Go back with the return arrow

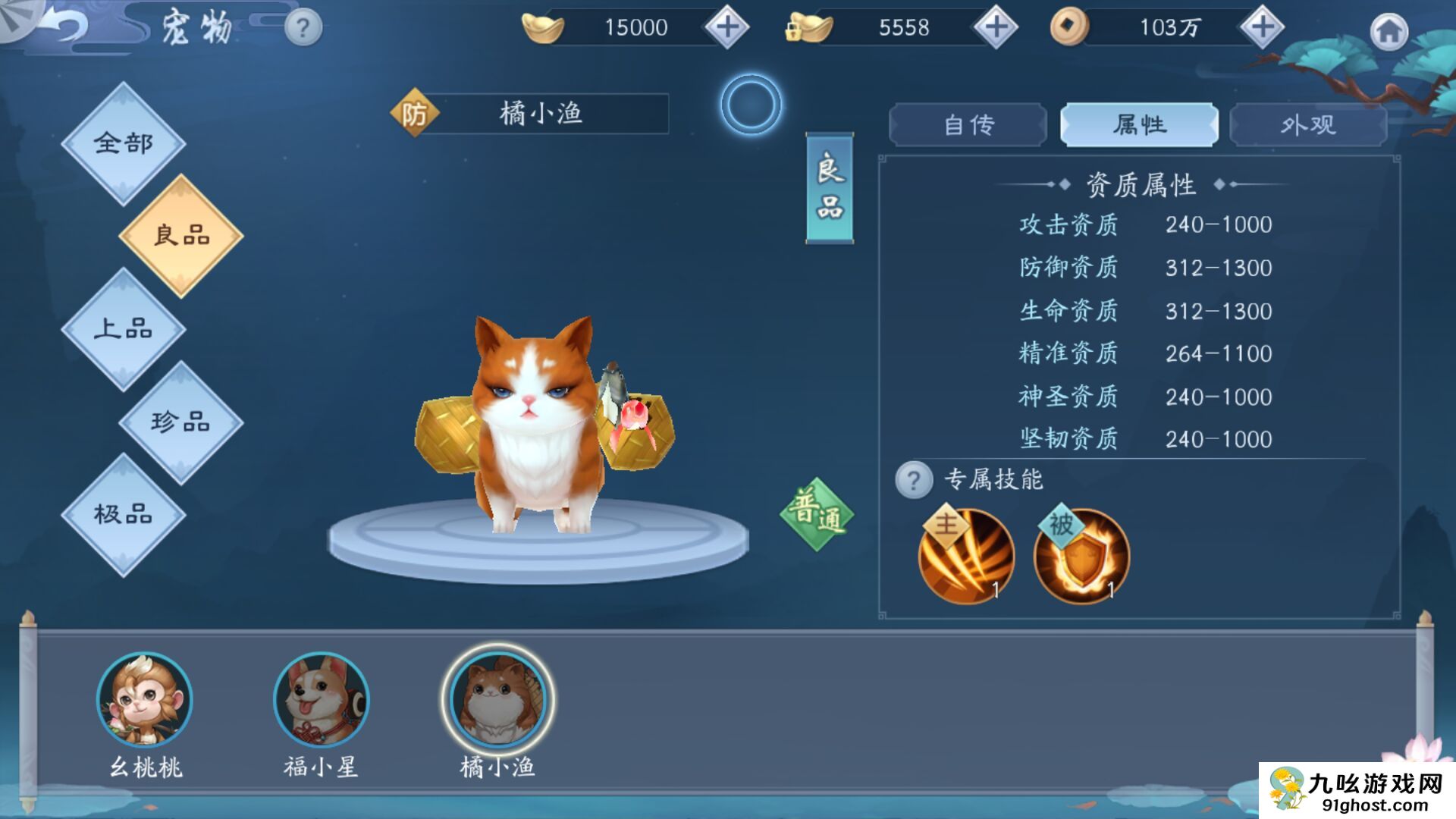(x=64, y=27)
